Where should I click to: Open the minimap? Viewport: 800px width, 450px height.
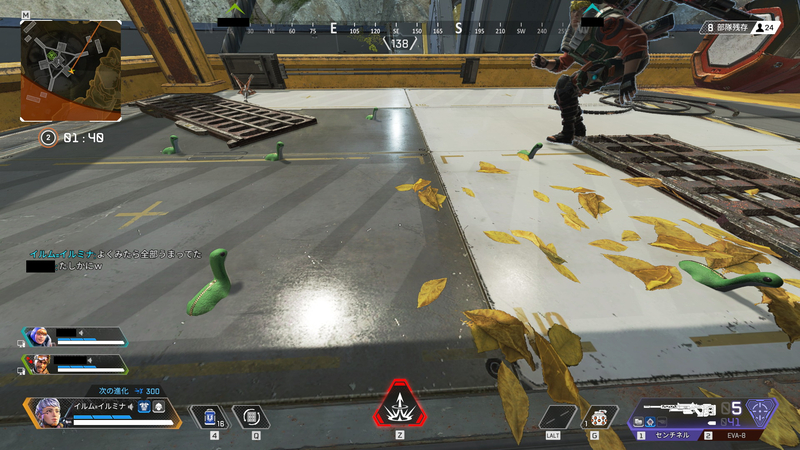point(70,70)
